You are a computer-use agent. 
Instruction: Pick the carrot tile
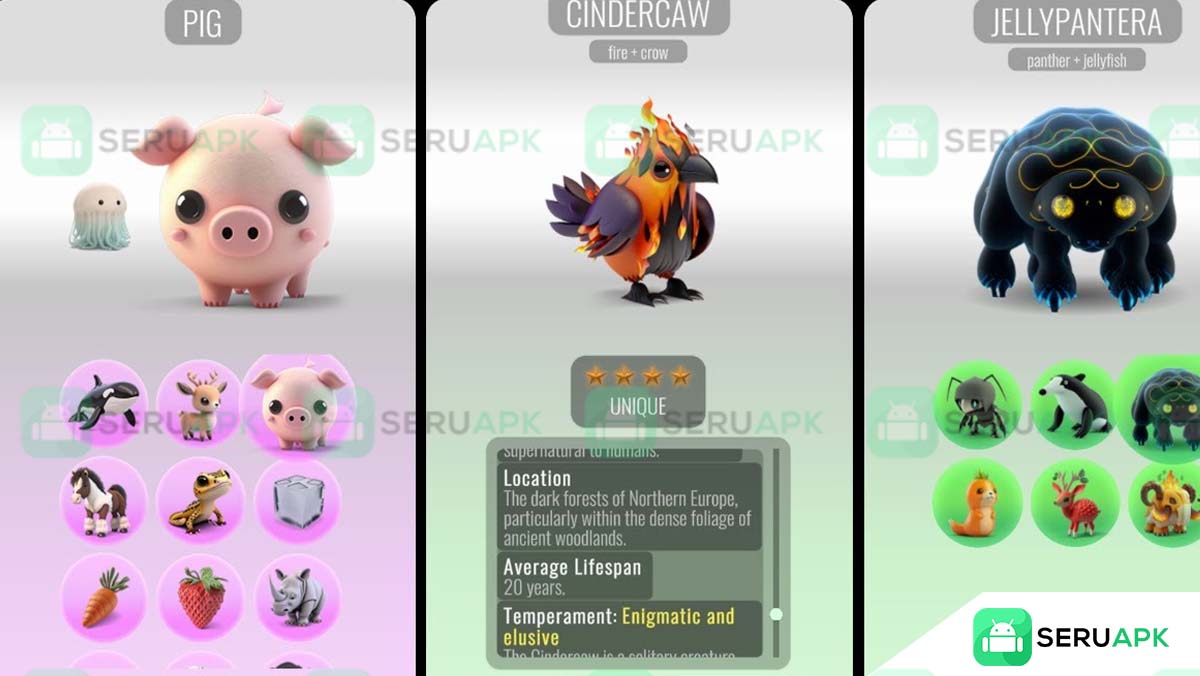pos(104,596)
